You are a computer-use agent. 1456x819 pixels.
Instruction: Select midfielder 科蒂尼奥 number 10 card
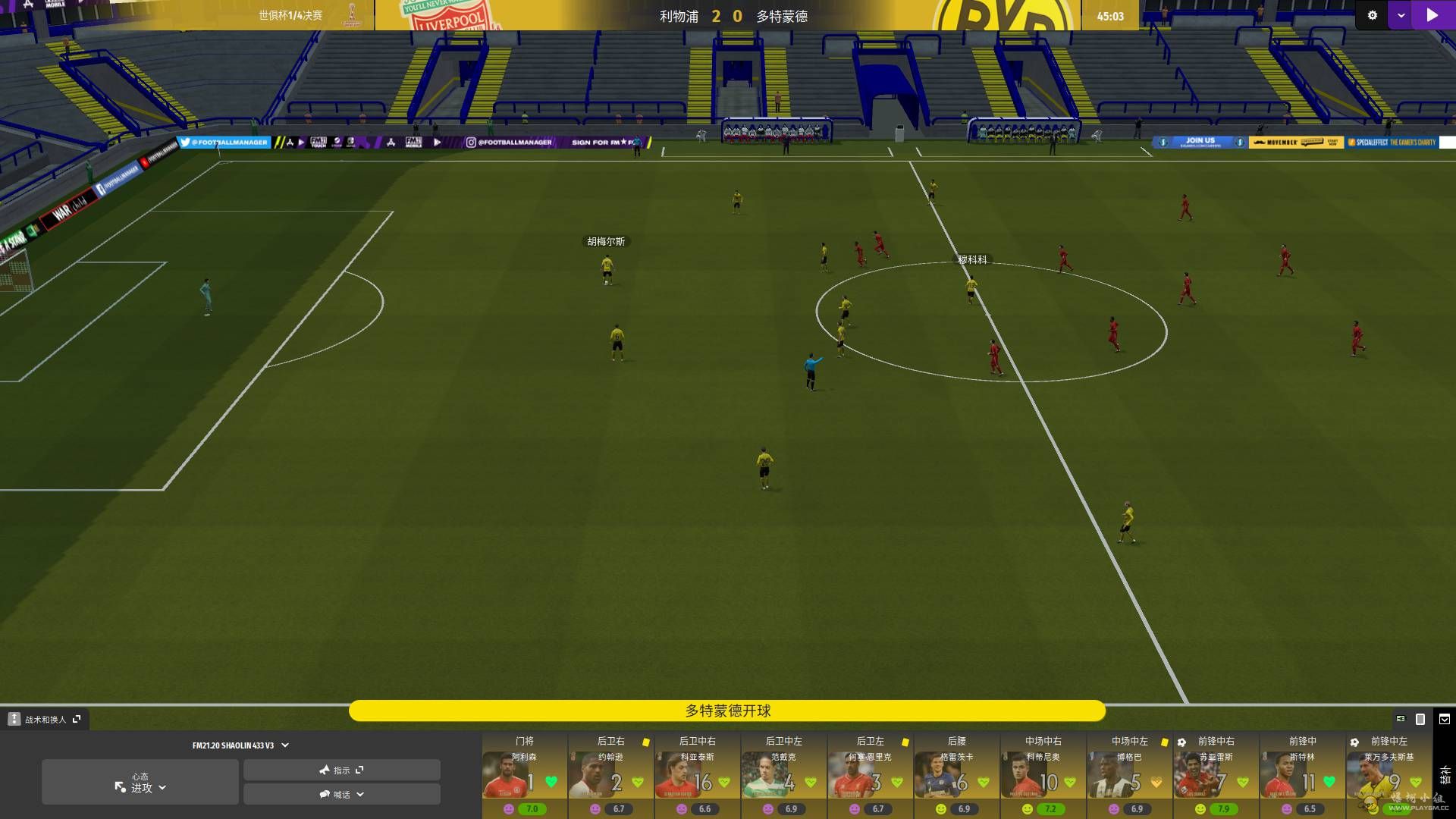tap(1043, 775)
